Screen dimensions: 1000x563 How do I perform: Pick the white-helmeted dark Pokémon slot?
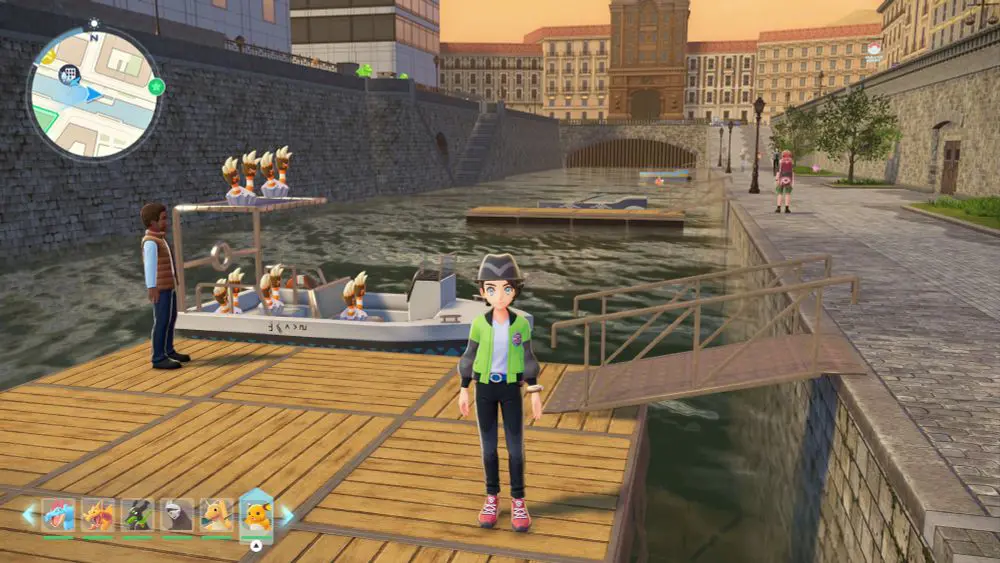click(x=177, y=515)
